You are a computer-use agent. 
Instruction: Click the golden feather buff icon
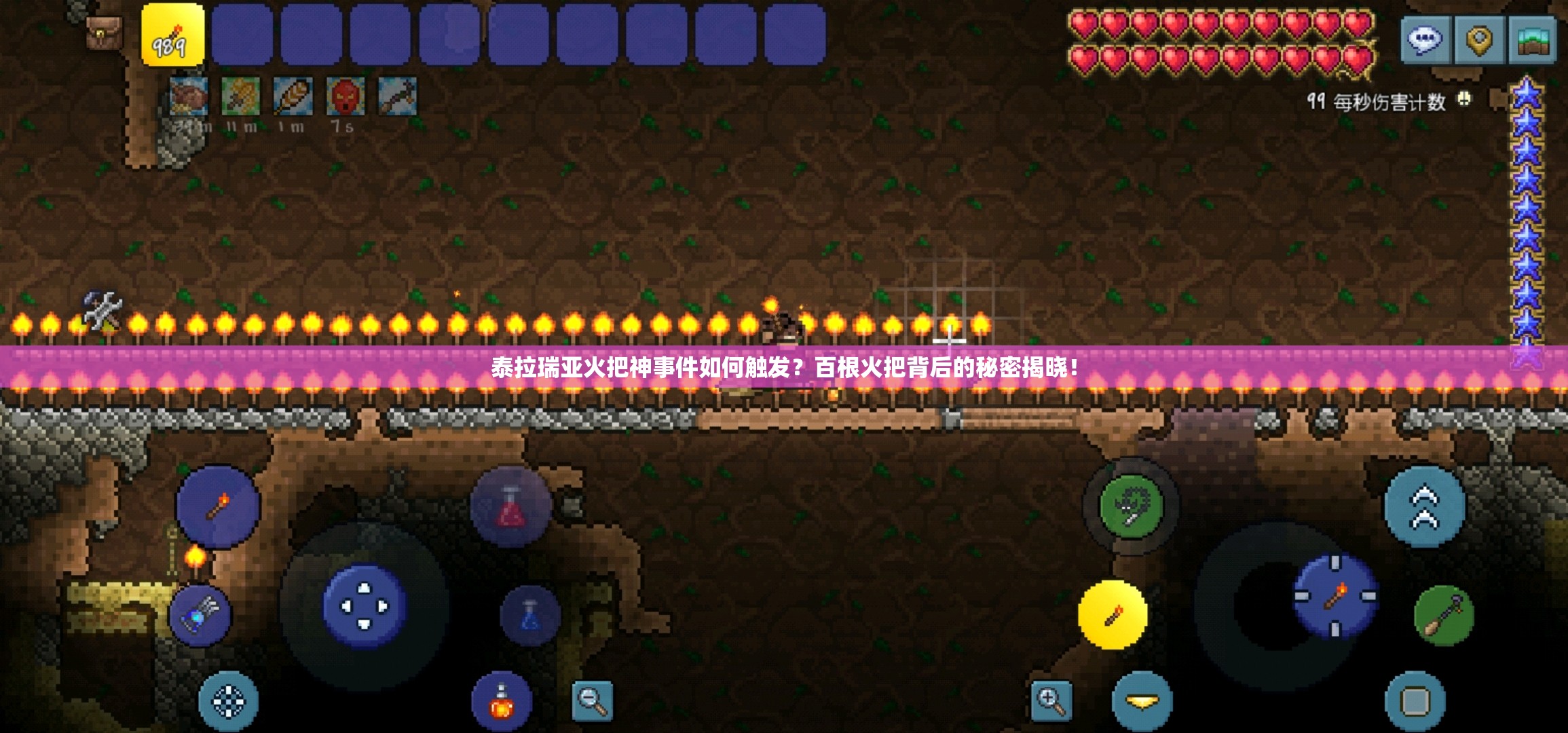coord(293,96)
